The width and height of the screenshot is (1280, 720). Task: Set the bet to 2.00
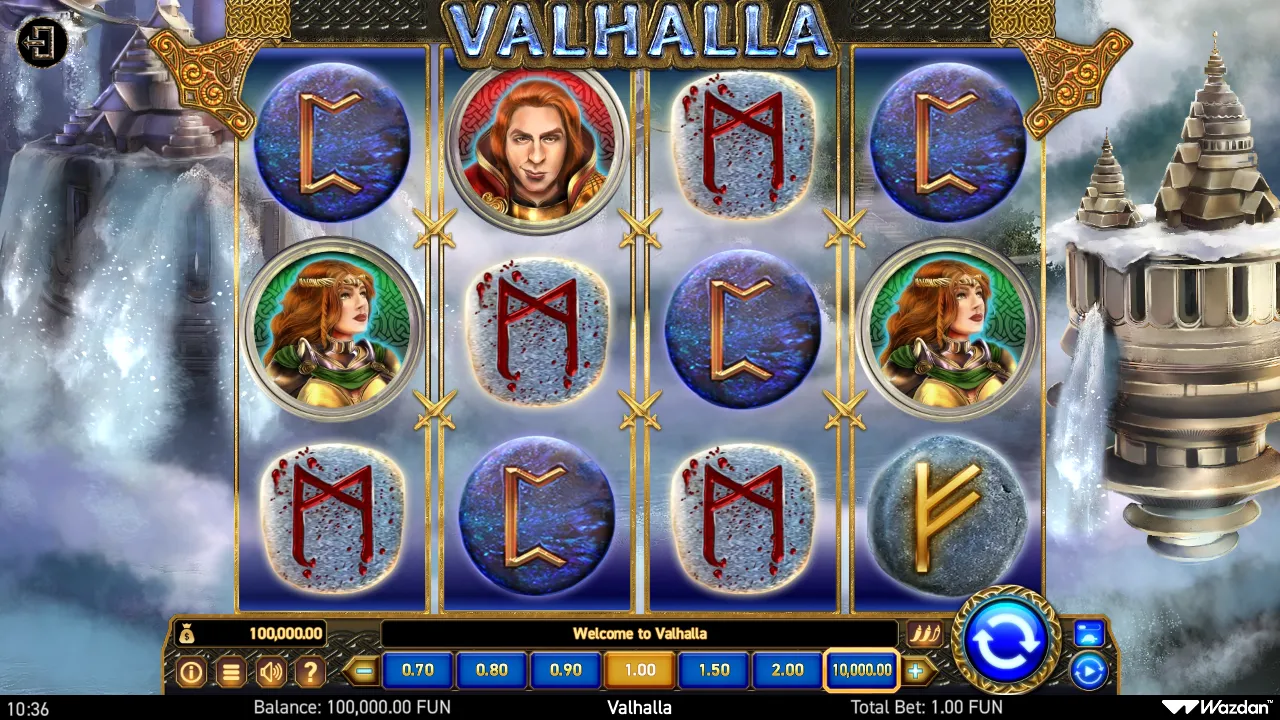pyautogui.click(x=787, y=670)
